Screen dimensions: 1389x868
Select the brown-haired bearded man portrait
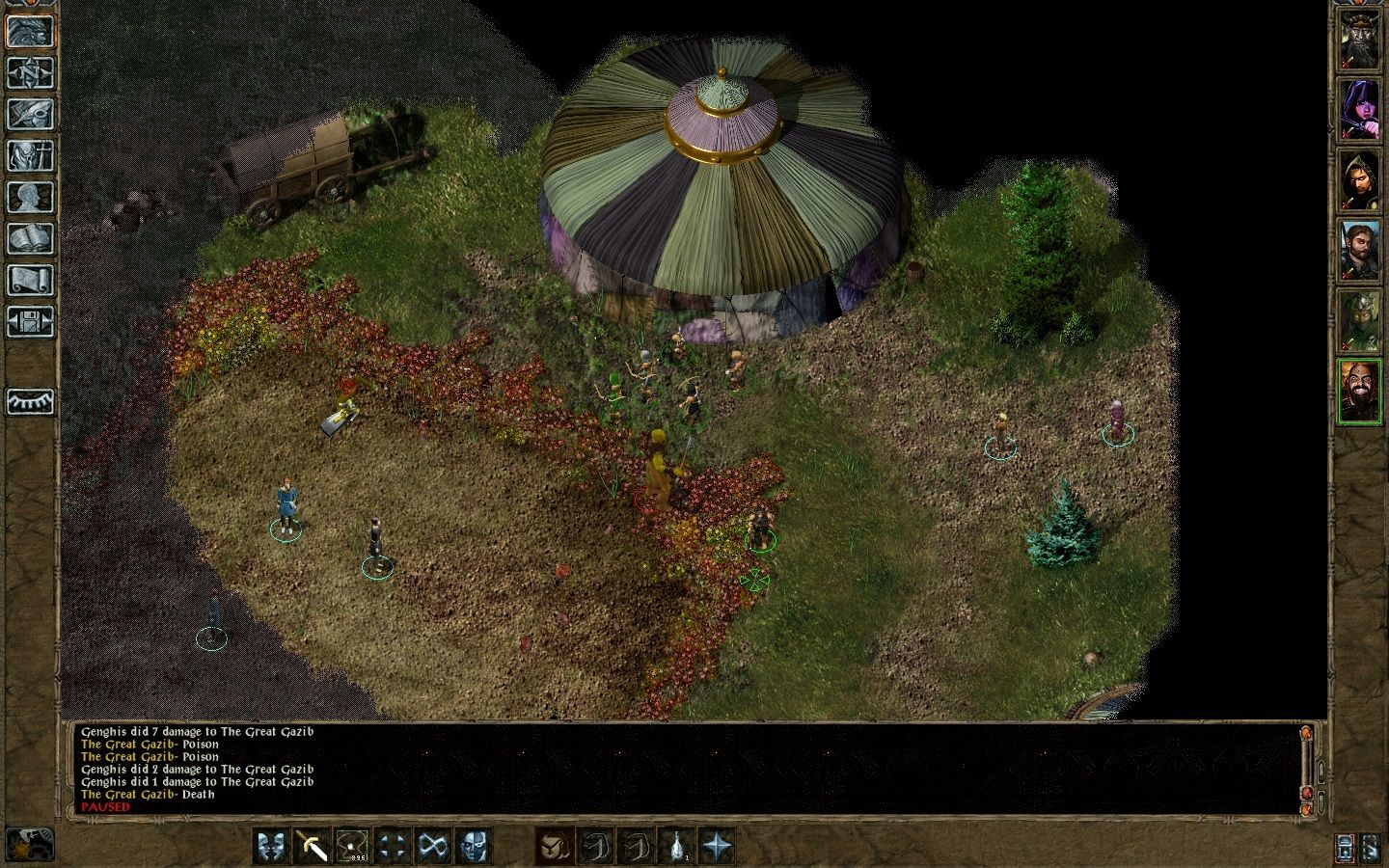point(1358,251)
